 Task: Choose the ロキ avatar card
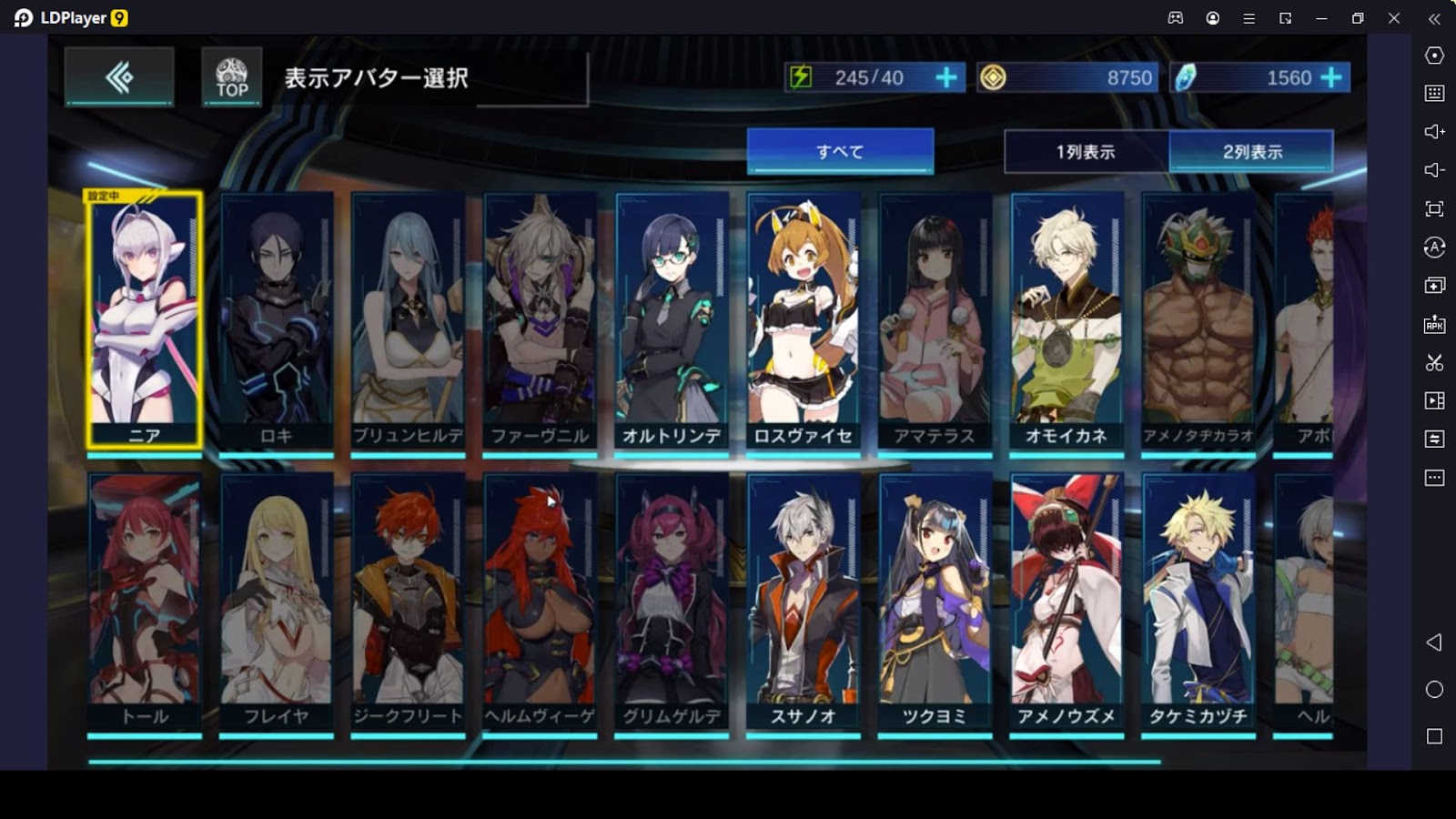[x=276, y=318]
